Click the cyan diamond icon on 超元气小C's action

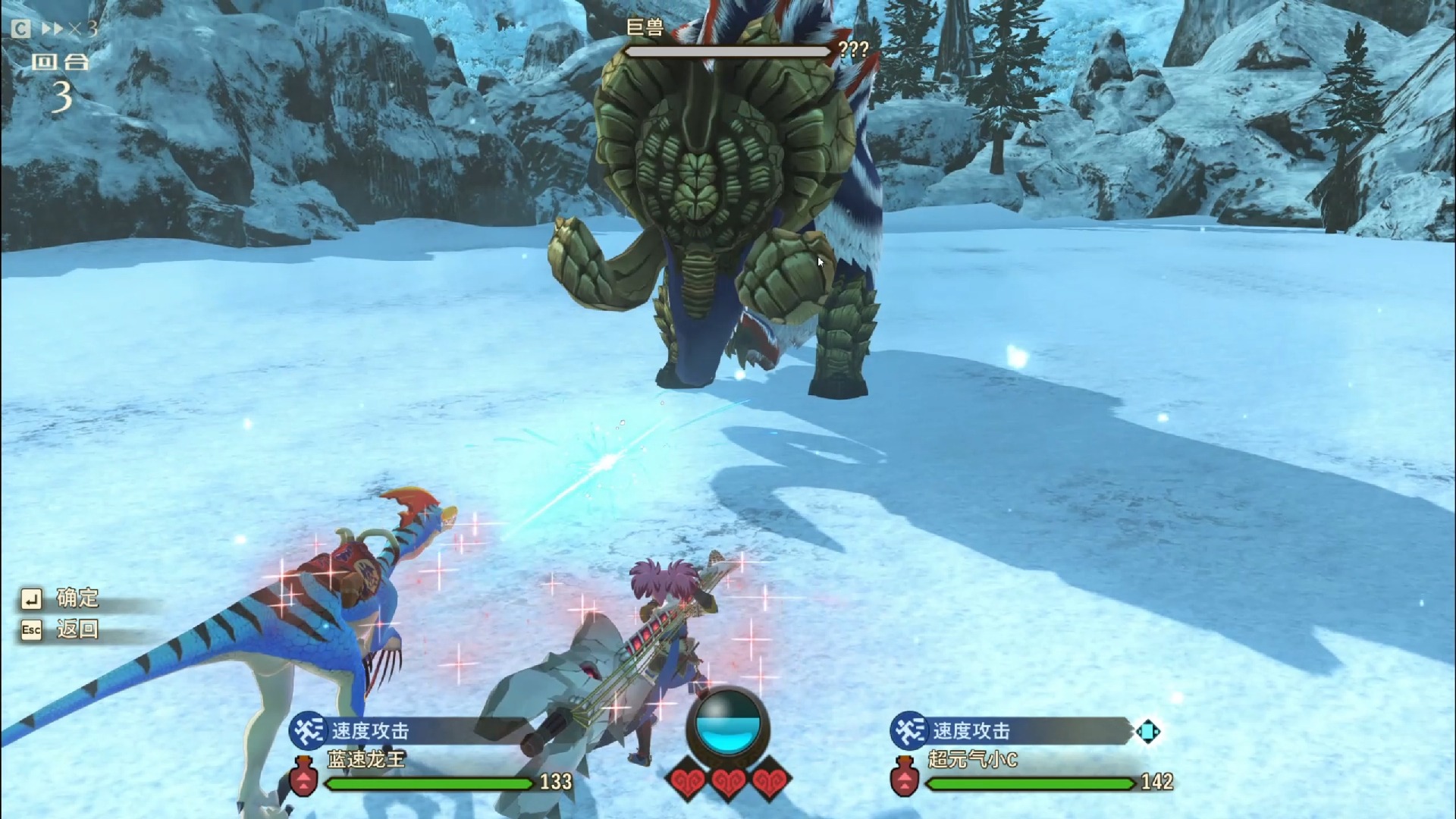[x=1148, y=732]
